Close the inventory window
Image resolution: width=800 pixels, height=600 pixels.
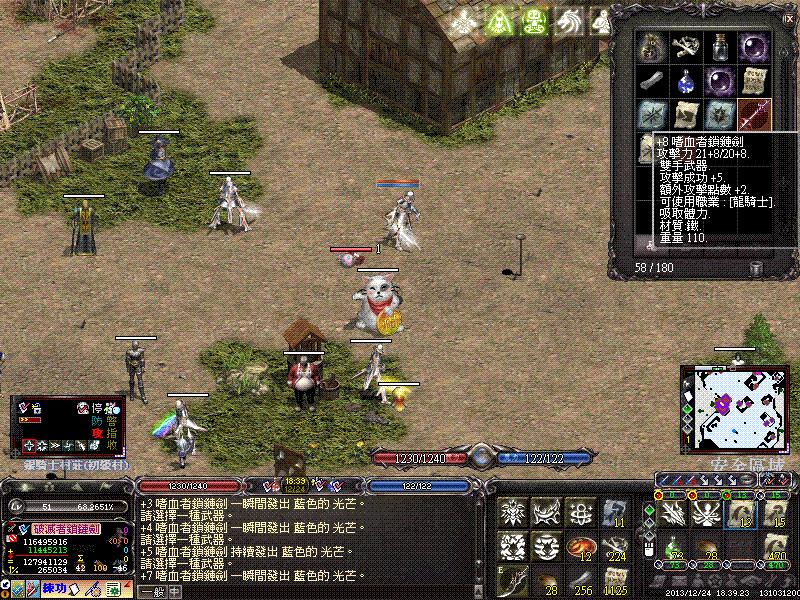pyautogui.click(x=789, y=18)
